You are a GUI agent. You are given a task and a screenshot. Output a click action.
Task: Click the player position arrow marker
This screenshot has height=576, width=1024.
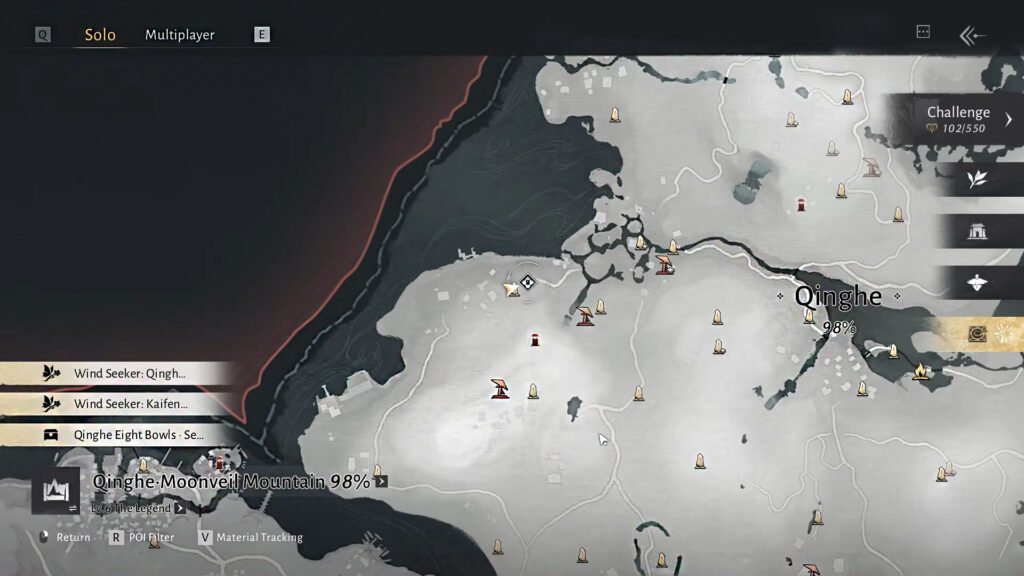point(512,288)
